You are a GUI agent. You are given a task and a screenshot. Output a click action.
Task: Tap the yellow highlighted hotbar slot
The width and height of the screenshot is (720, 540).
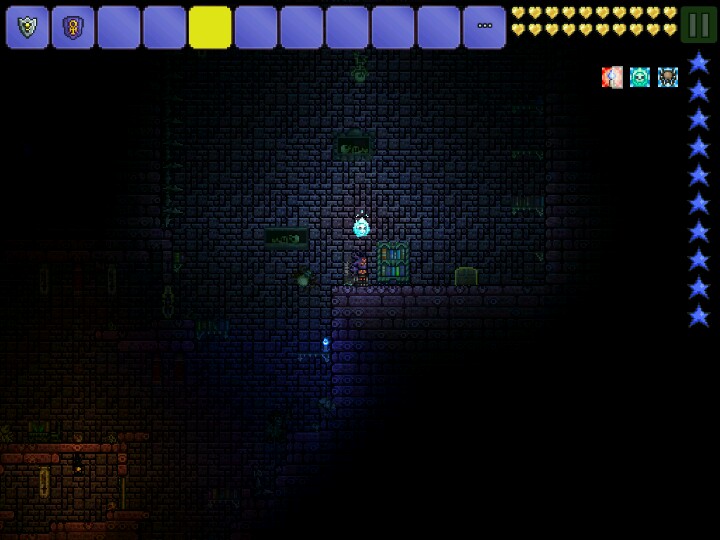210,27
